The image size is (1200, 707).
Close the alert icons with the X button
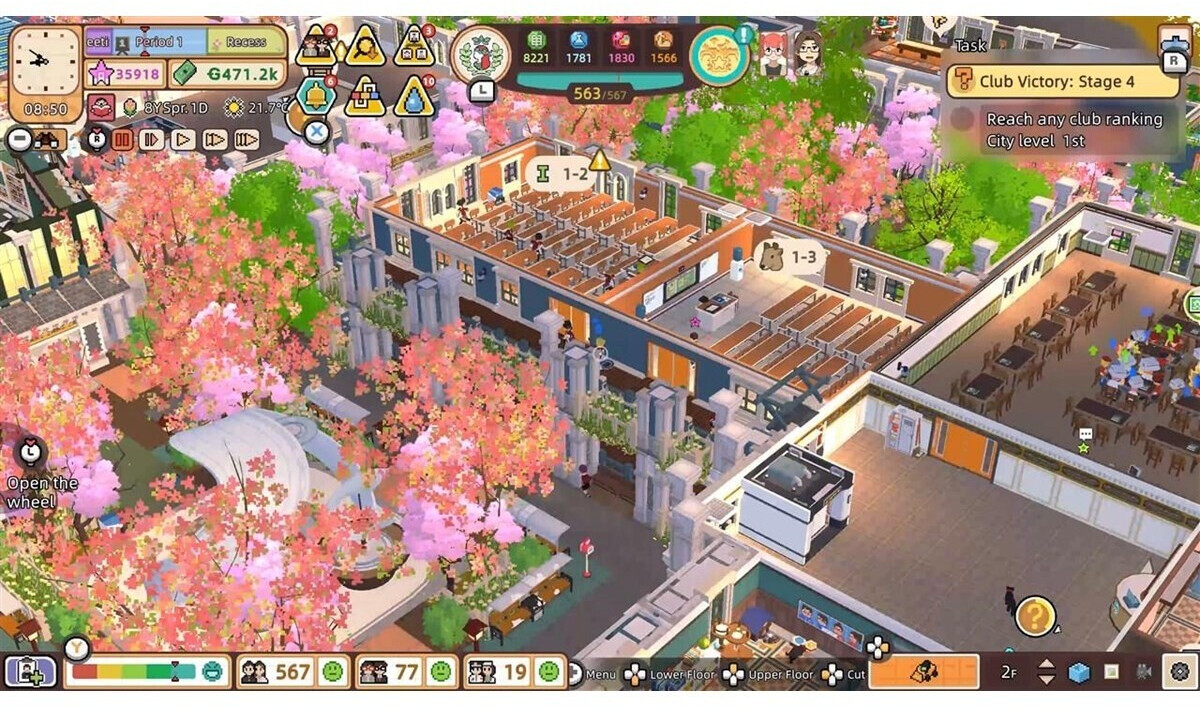(x=316, y=131)
